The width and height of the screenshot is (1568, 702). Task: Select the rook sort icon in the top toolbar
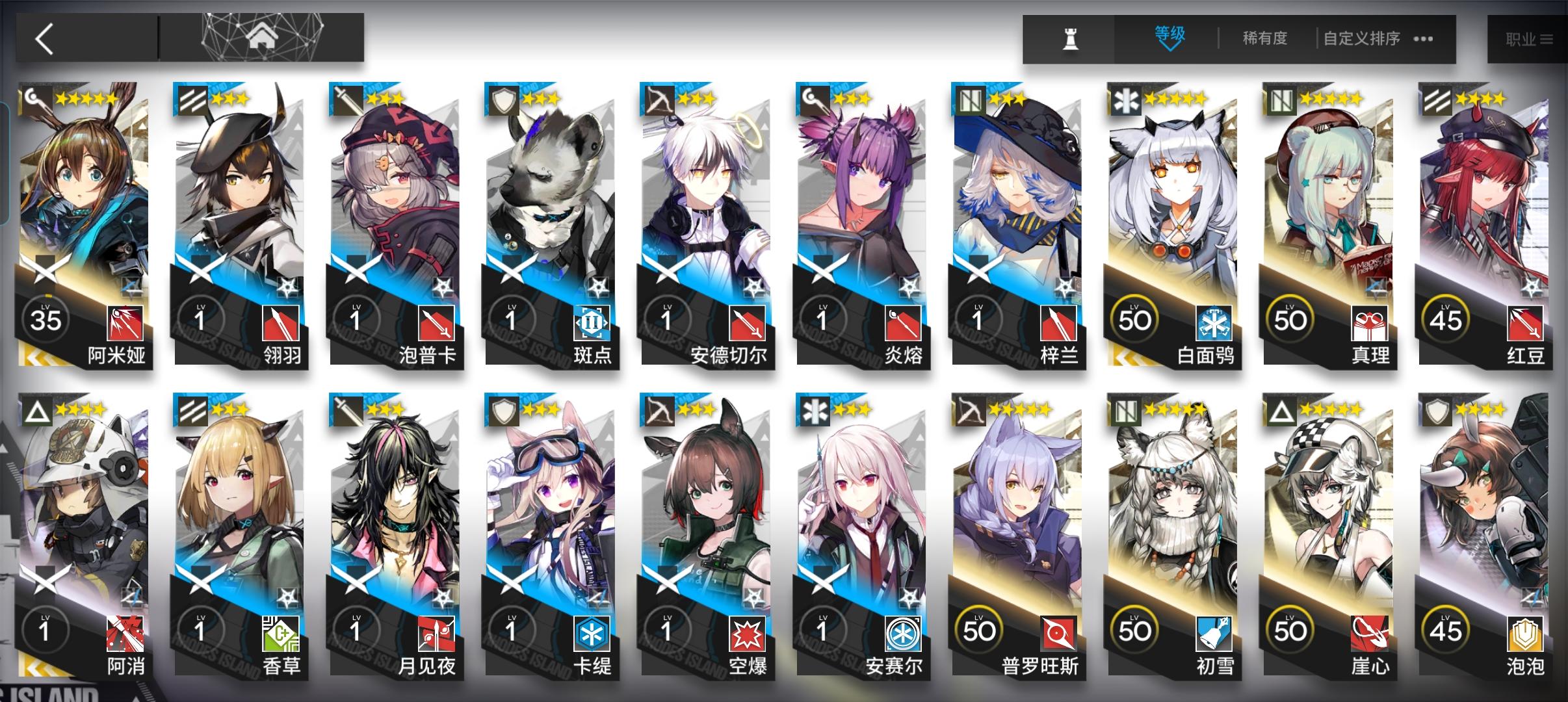1071,38
